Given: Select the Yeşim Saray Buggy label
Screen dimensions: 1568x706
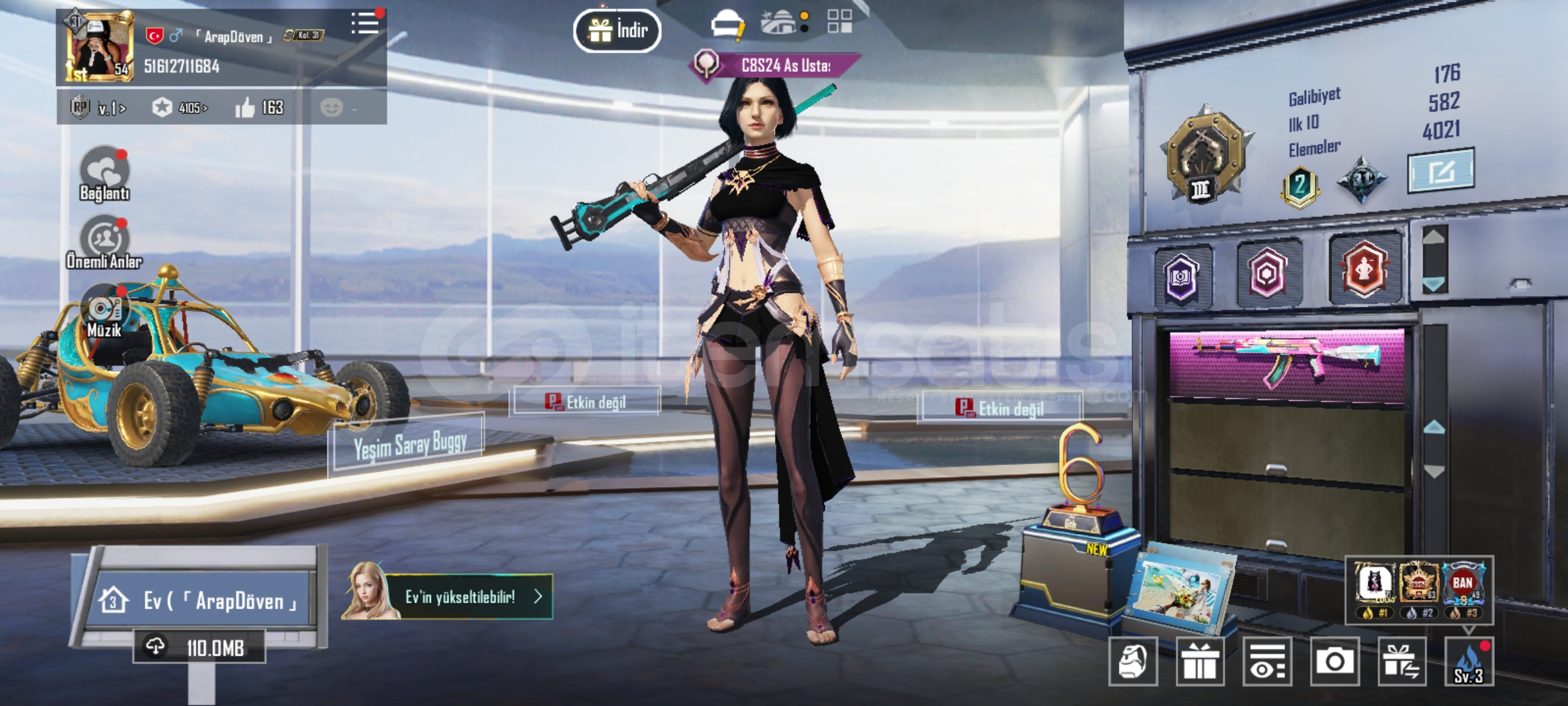Looking at the screenshot, I should click(x=409, y=445).
